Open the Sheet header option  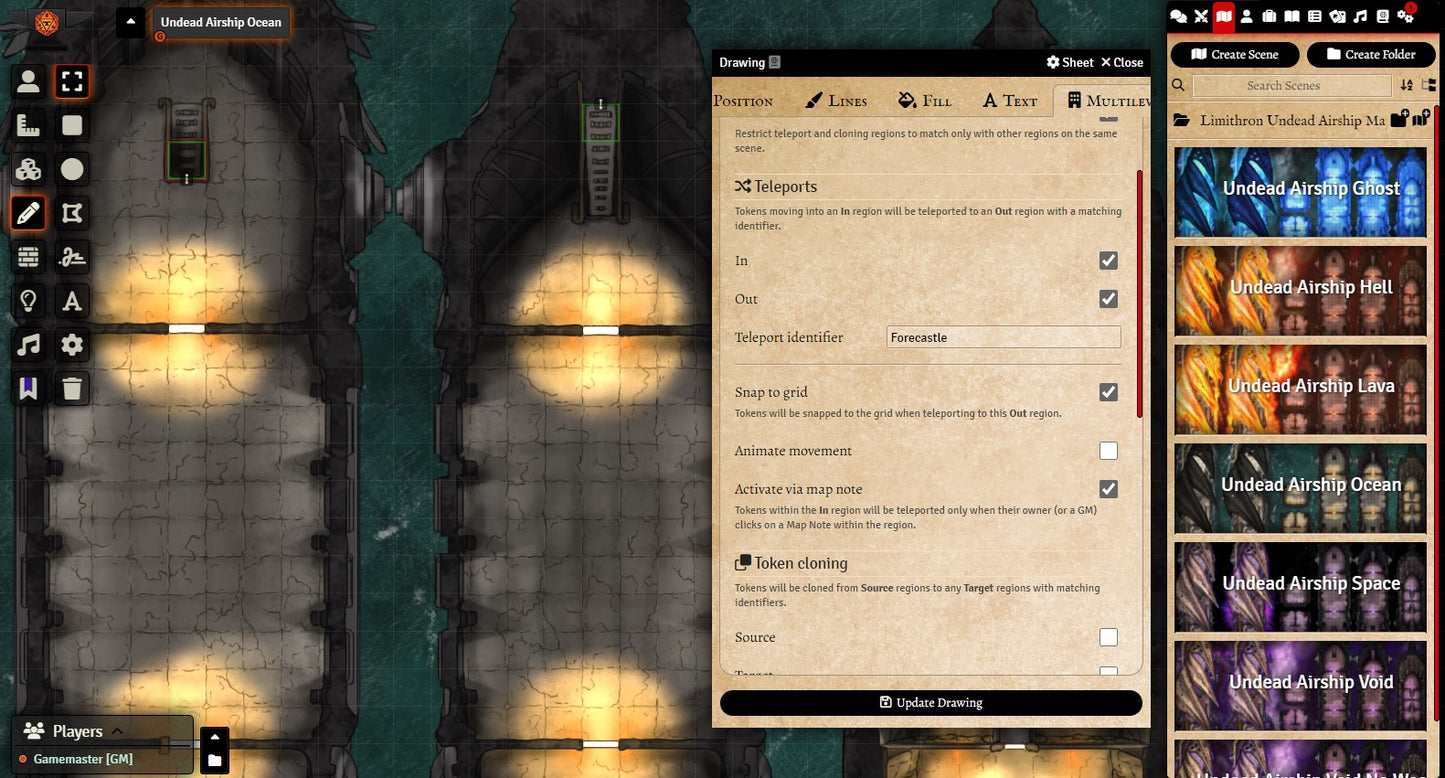click(x=1070, y=62)
